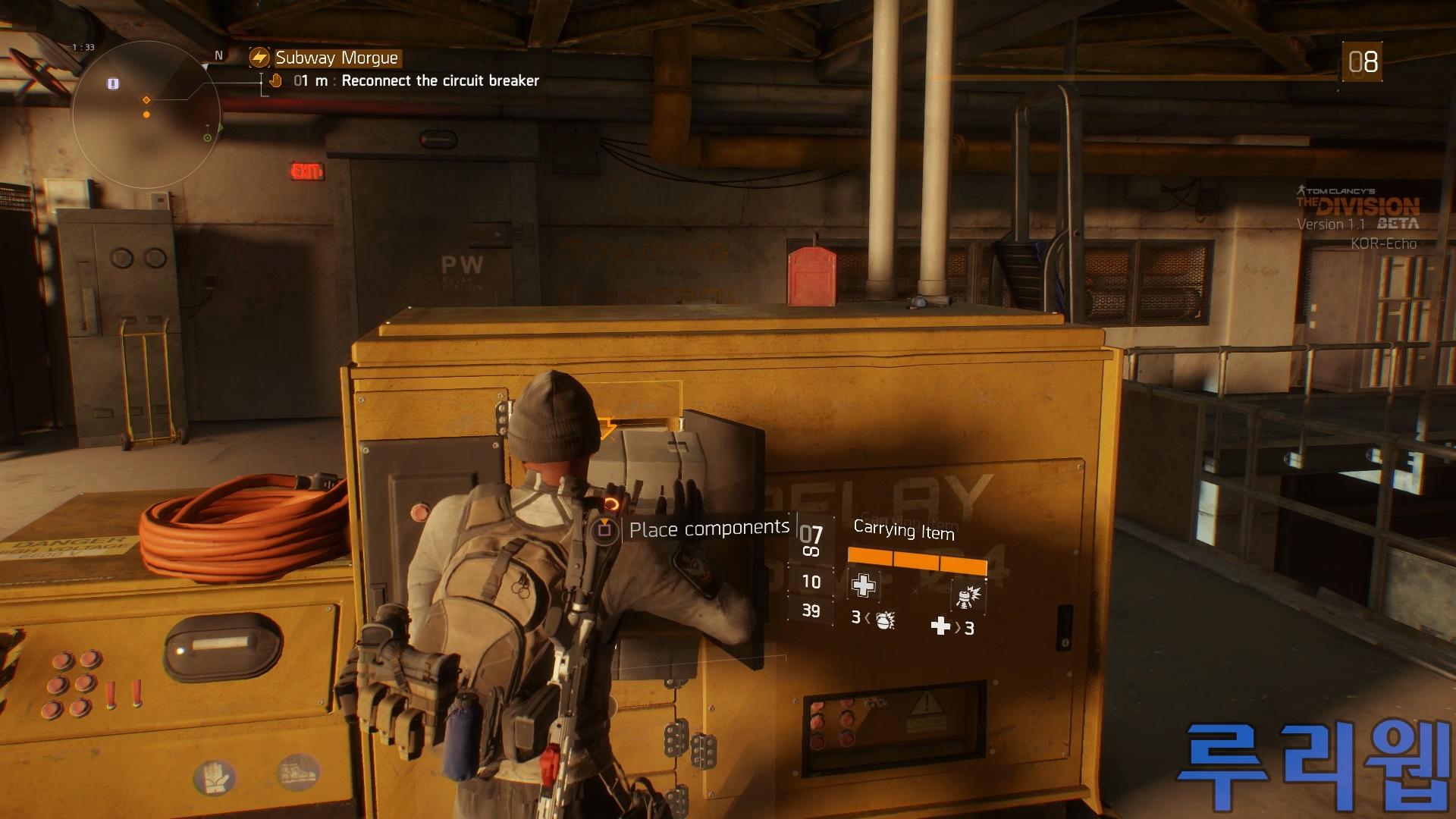Viewport: 1456px width, 819px height.
Task: Click the orange mission marker on minimap
Action: coord(146,100)
